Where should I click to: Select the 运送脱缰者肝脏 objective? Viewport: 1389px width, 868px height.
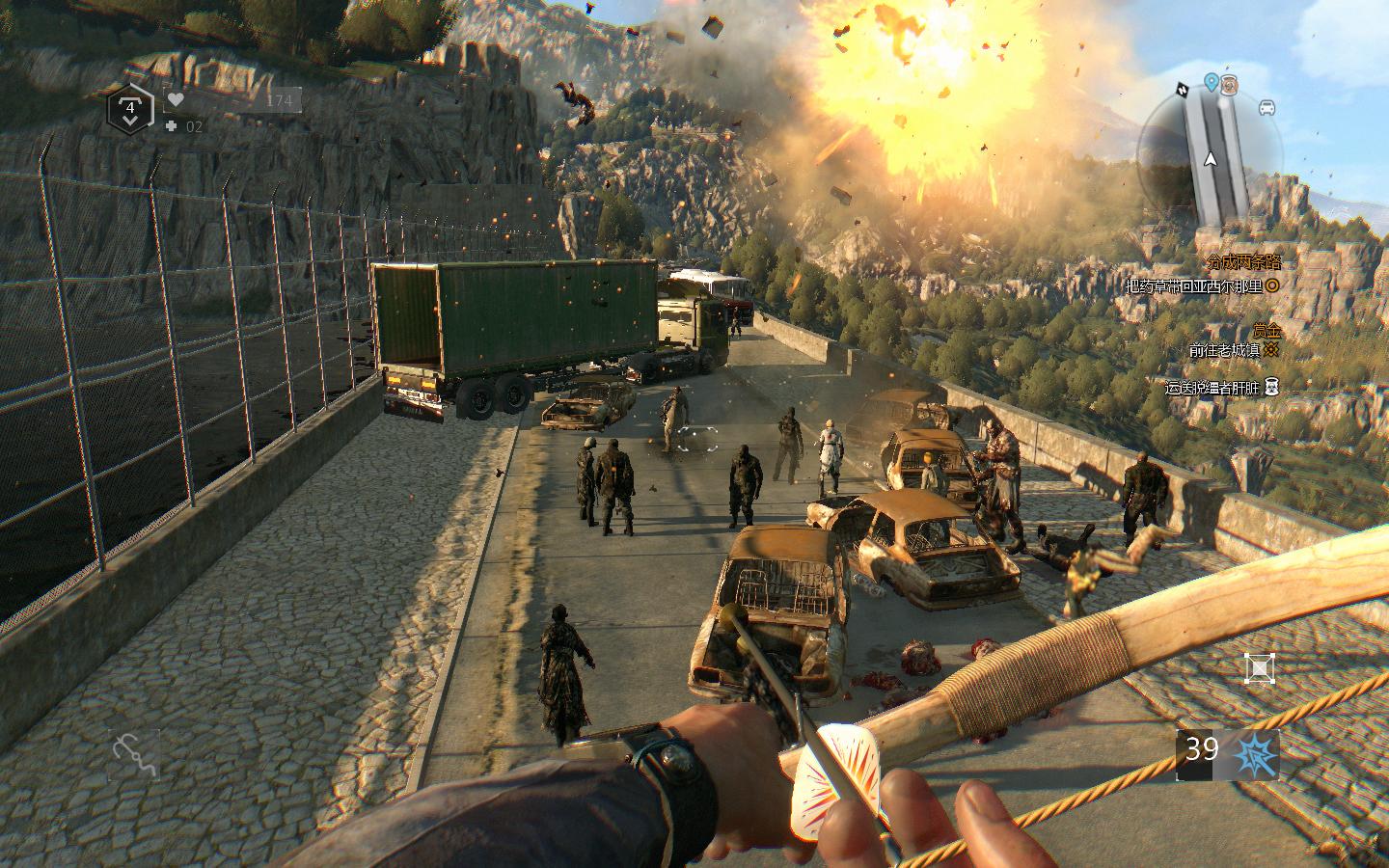tap(1213, 388)
